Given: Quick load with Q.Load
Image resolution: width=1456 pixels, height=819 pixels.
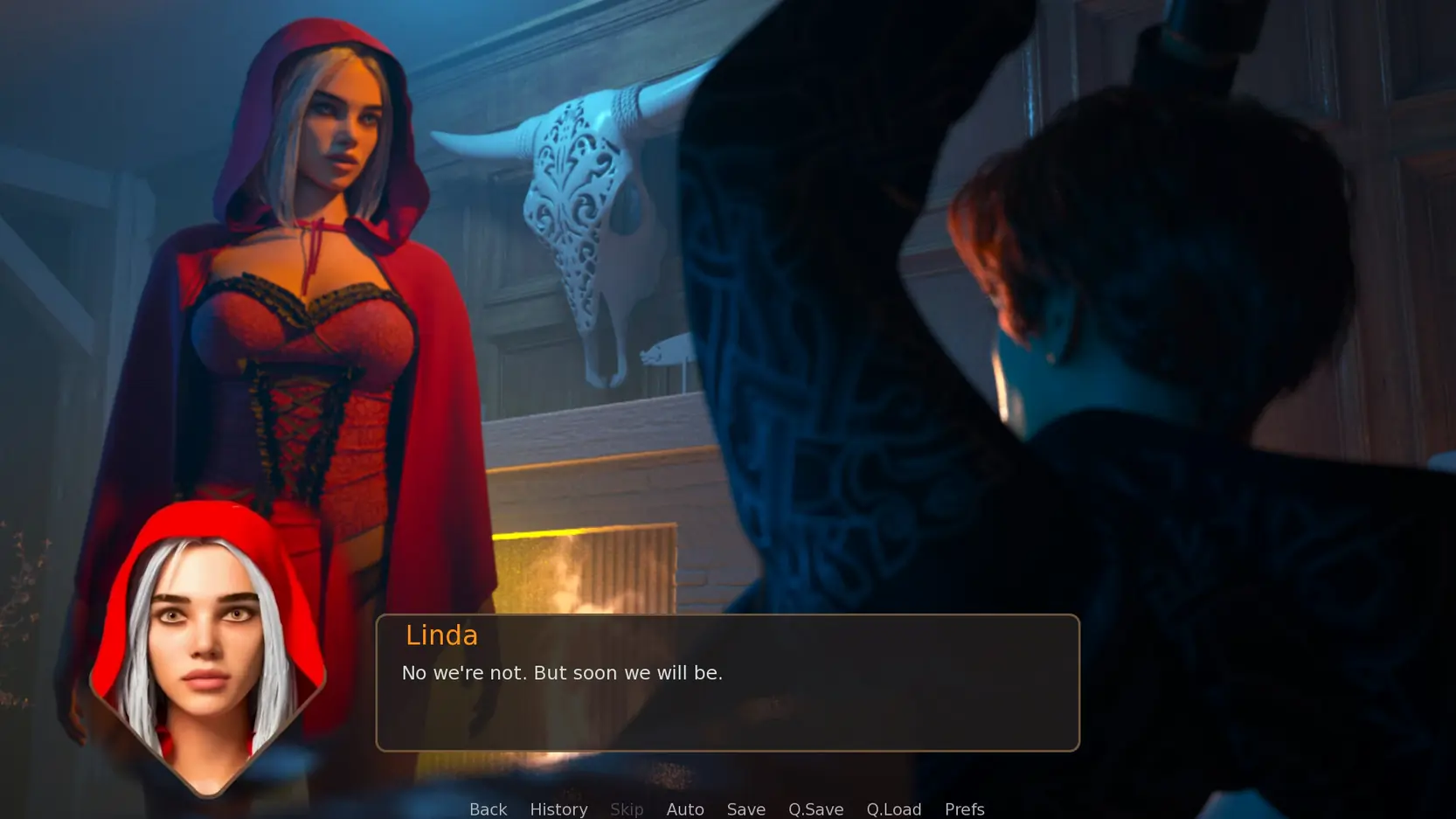Looking at the screenshot, I should pyautogui.click(x=893, y=809).
